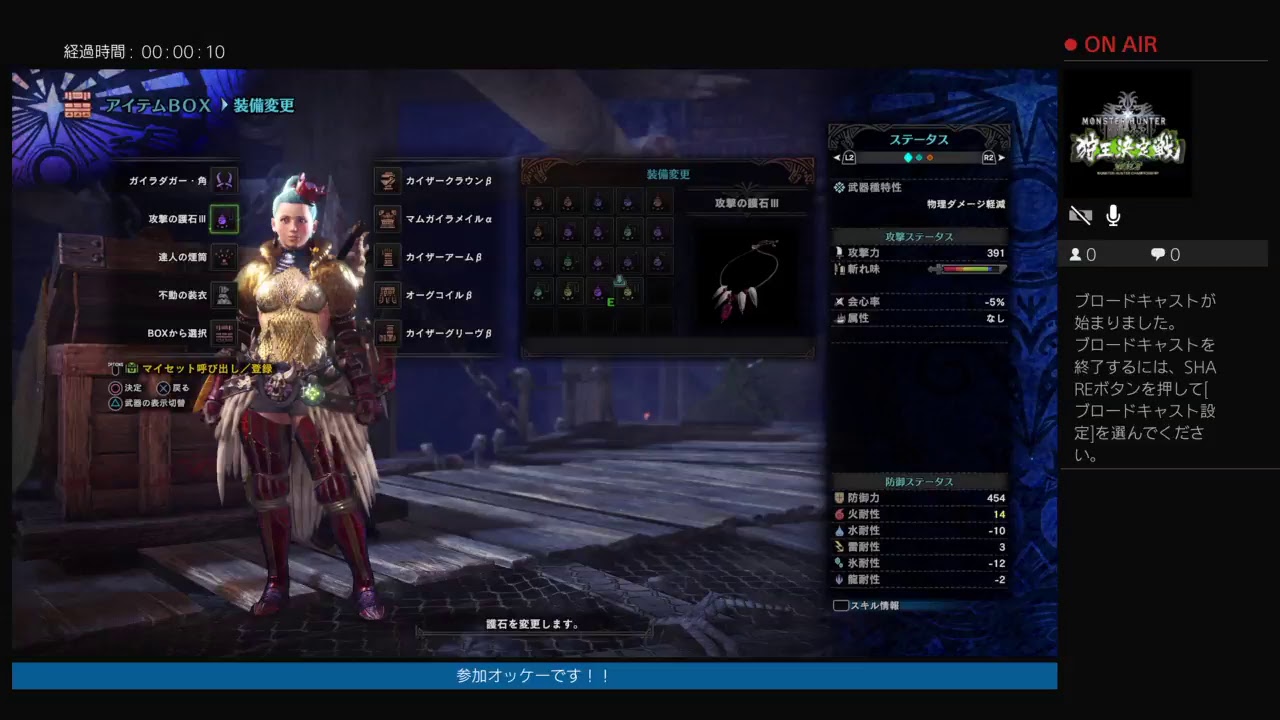Click the マイセット呼び出し／登録 loadout option

tap(206, 369)
